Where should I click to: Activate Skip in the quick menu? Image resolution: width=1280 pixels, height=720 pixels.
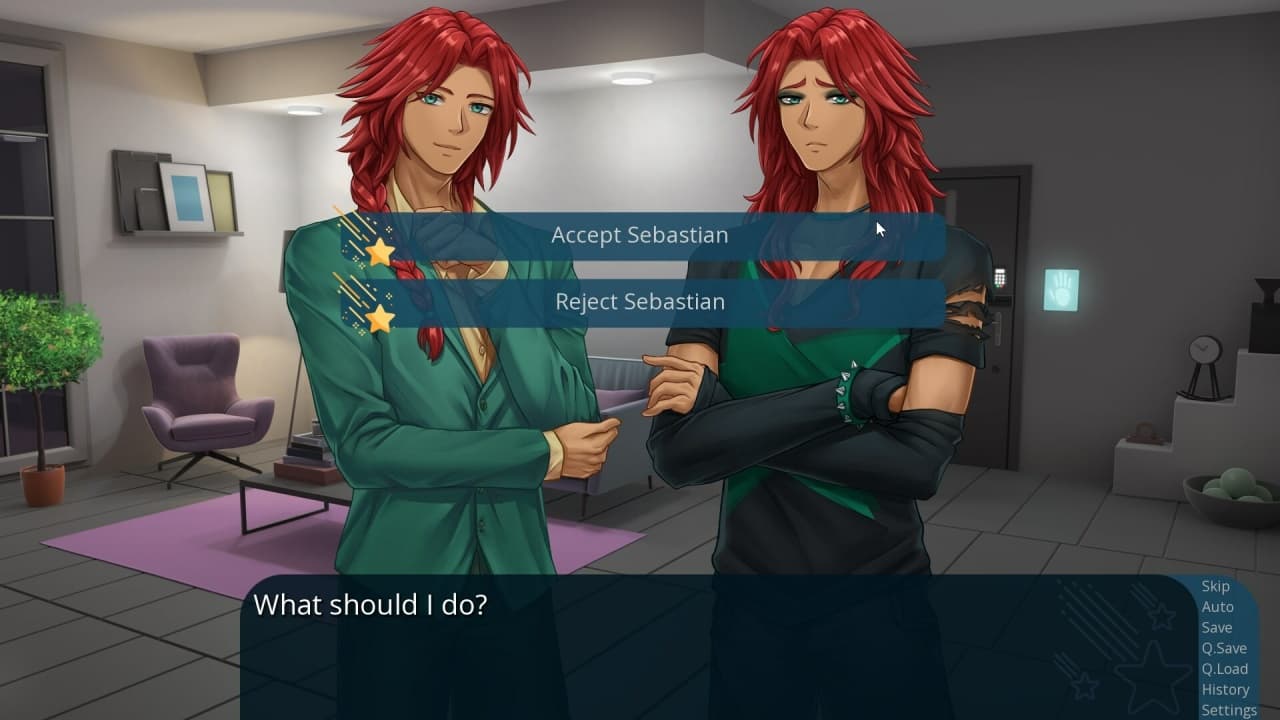click(1215, 587)
